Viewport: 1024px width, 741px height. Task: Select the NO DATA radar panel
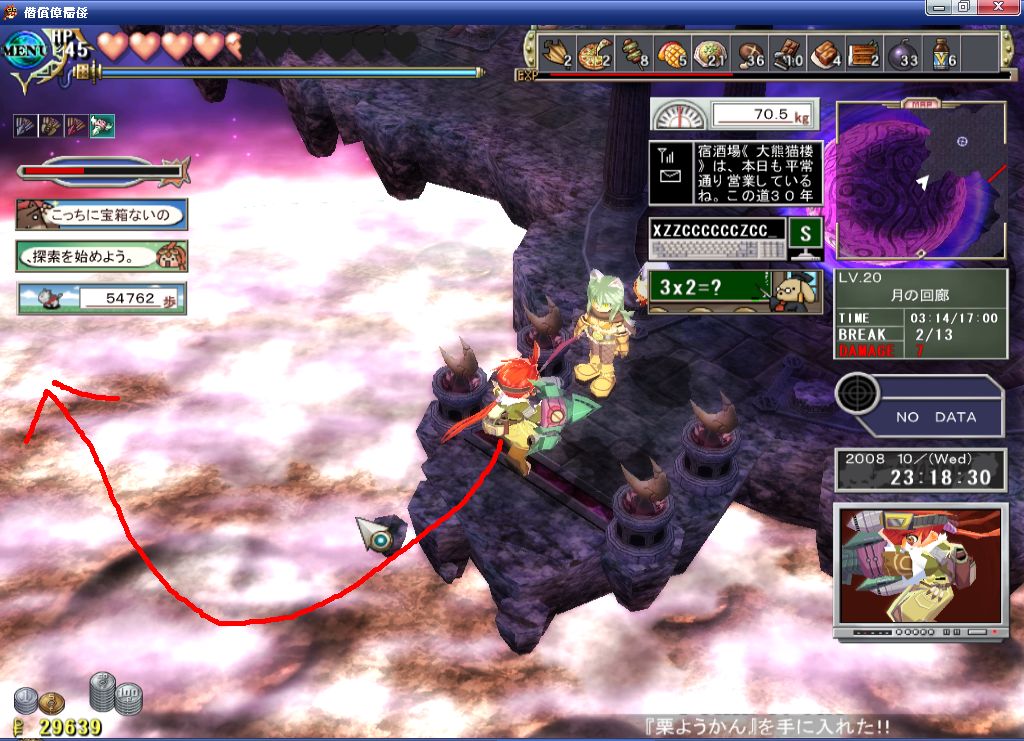point(920,404)
